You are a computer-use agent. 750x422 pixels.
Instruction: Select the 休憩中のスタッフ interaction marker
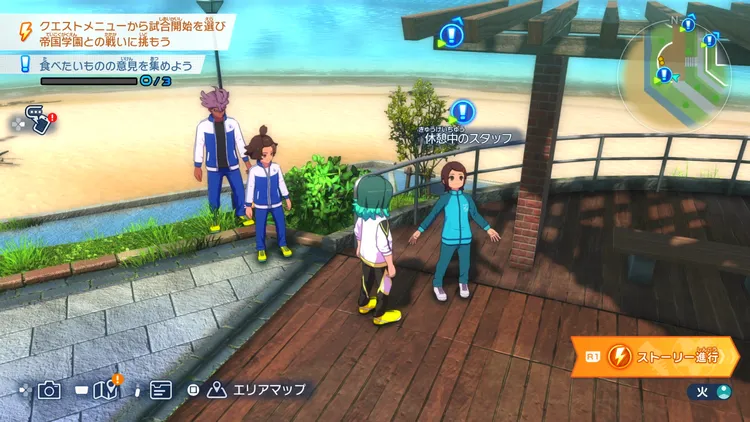click(461, 112)
